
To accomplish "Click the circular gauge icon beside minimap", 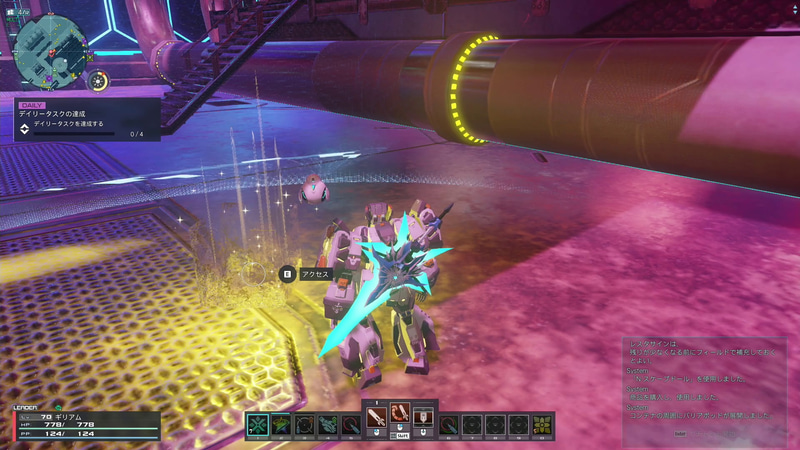I will [x=98, y=81].
